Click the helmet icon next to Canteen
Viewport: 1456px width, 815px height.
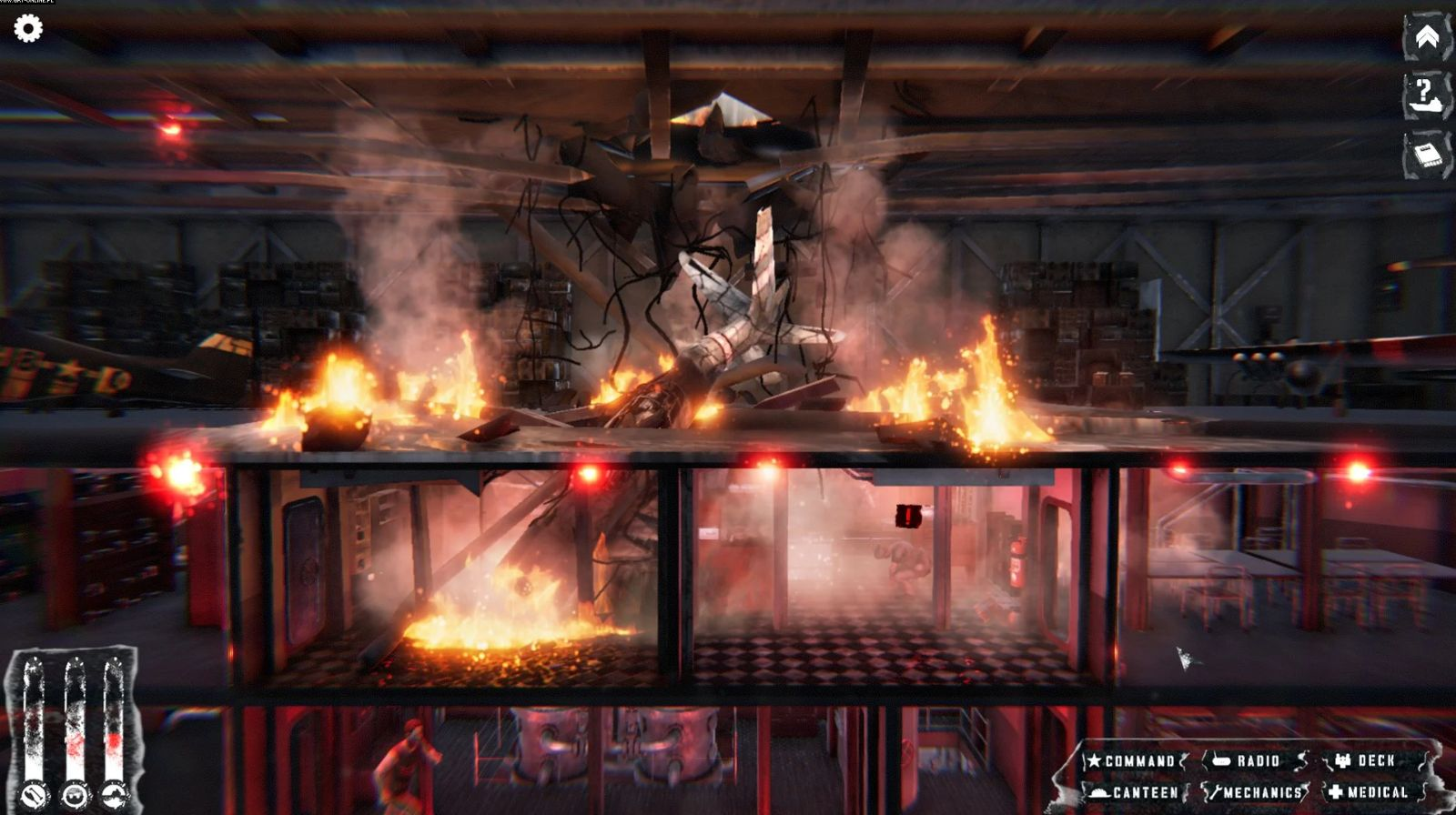[1097, 792]
